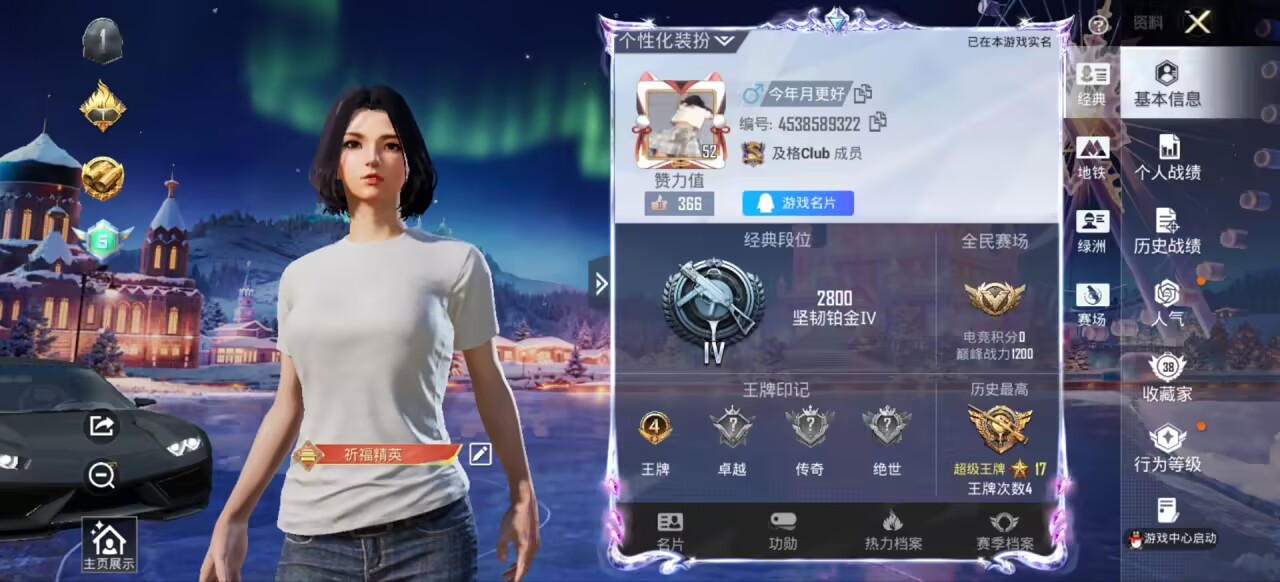Show the 人气 popularity page
The width and height of the screenshot is (1280, 582).
(1167, 304)
